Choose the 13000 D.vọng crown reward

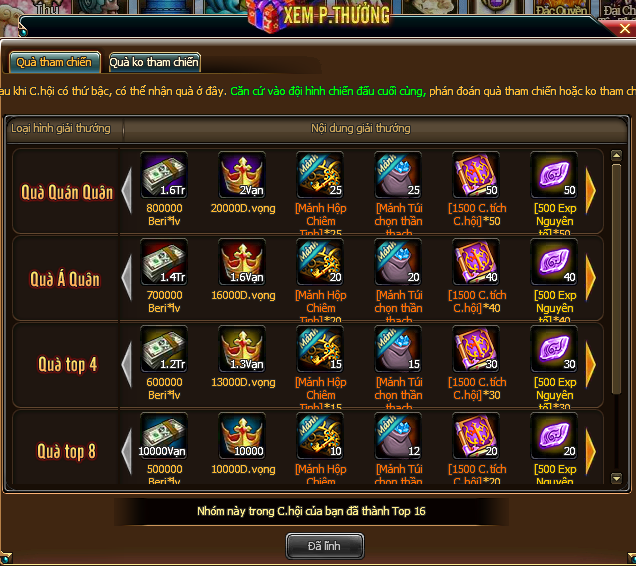[242, 349]
